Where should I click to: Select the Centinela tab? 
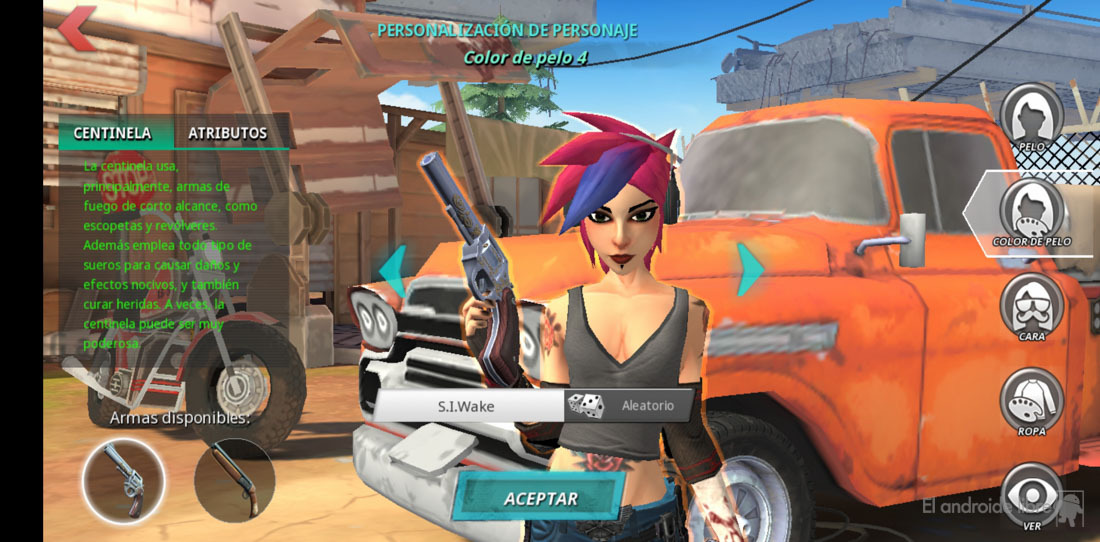click(x=112, y=133)
